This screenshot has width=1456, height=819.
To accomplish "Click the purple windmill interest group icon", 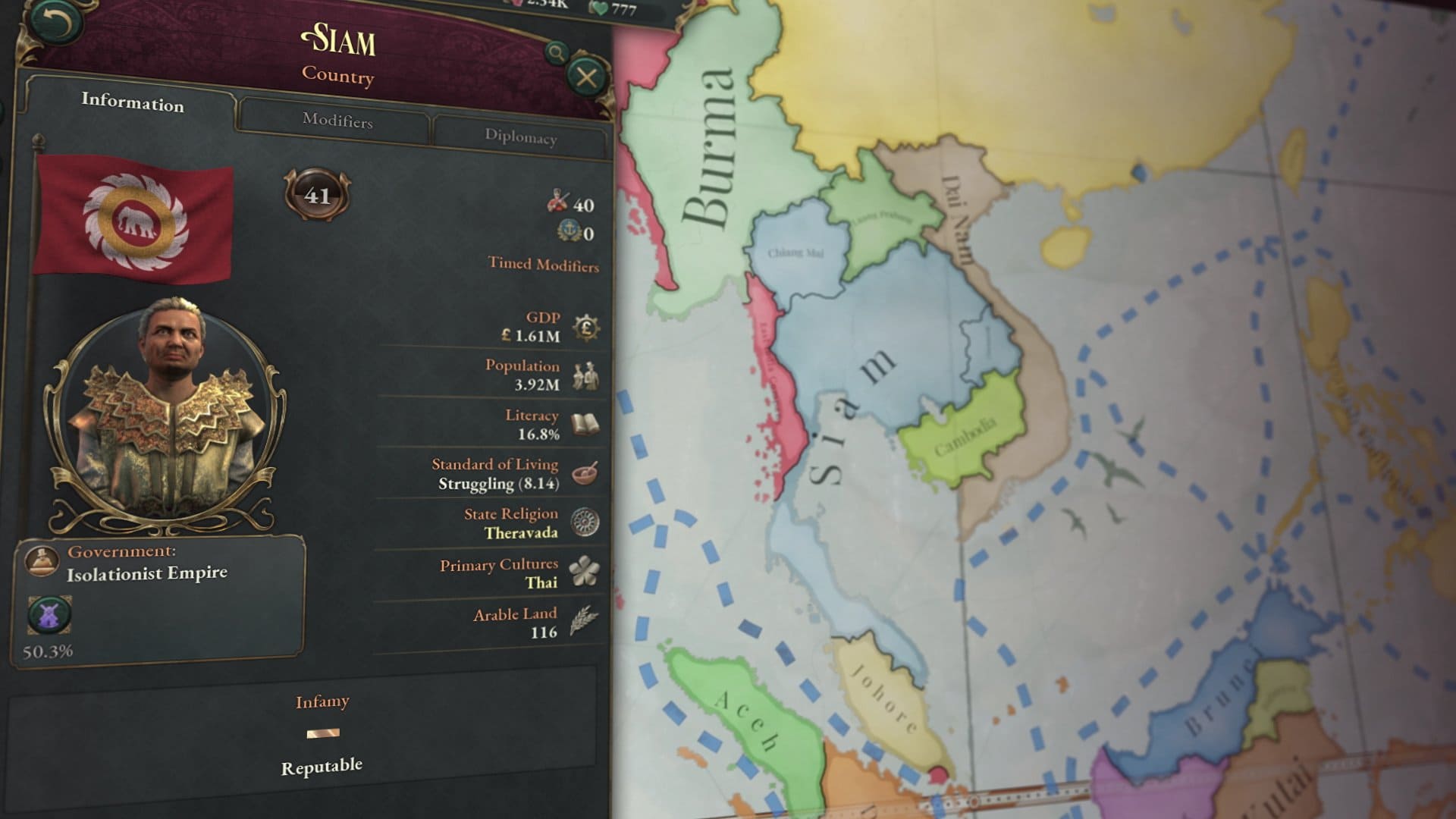I will 49,615.
